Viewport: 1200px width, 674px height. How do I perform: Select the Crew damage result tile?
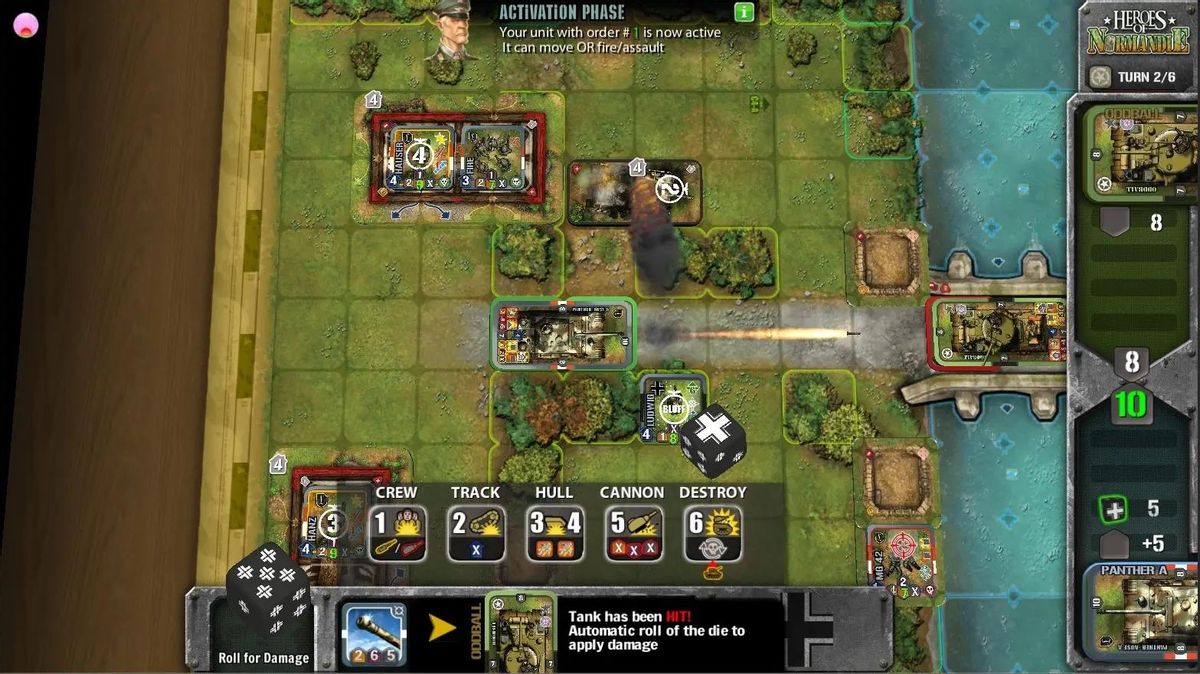coord(397,533)
